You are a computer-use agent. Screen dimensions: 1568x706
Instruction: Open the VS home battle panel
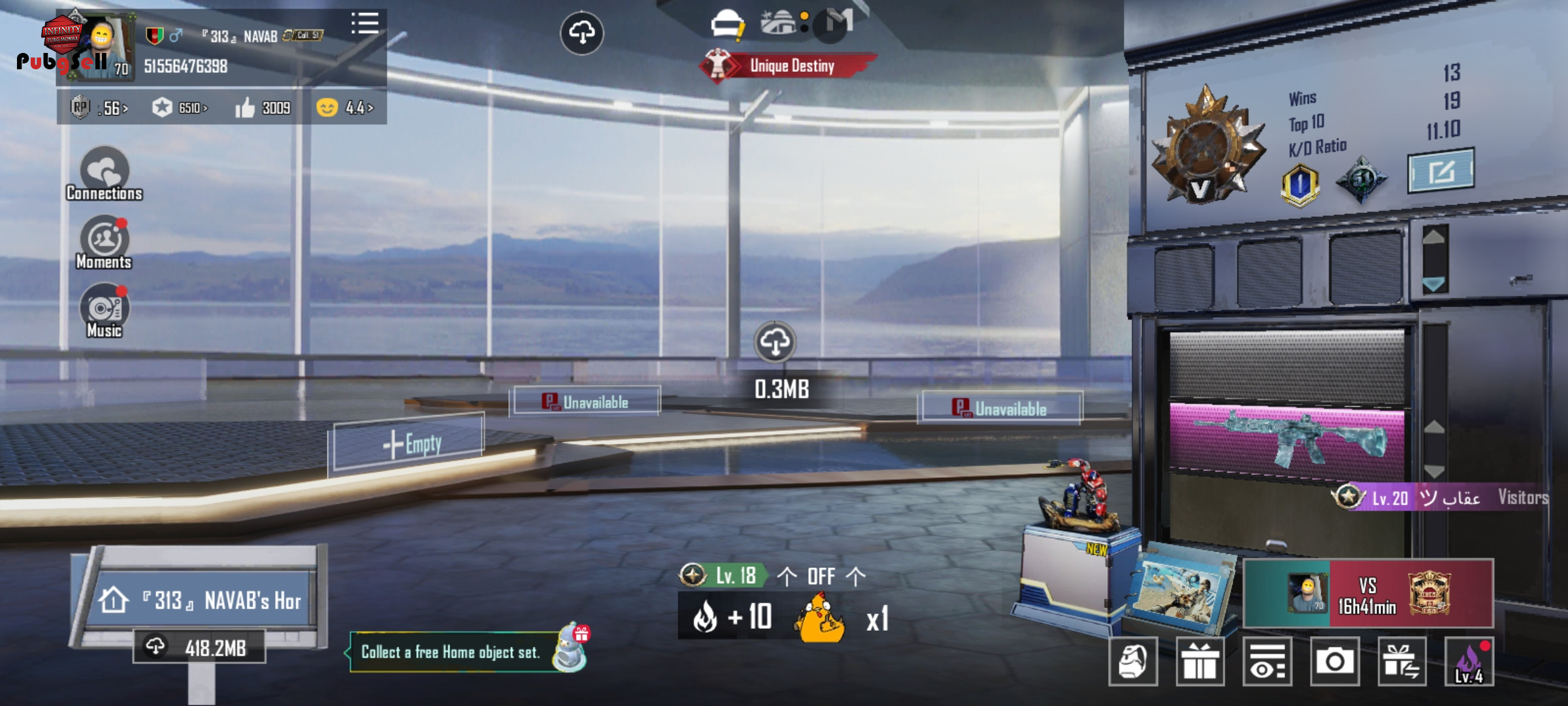1368,594
